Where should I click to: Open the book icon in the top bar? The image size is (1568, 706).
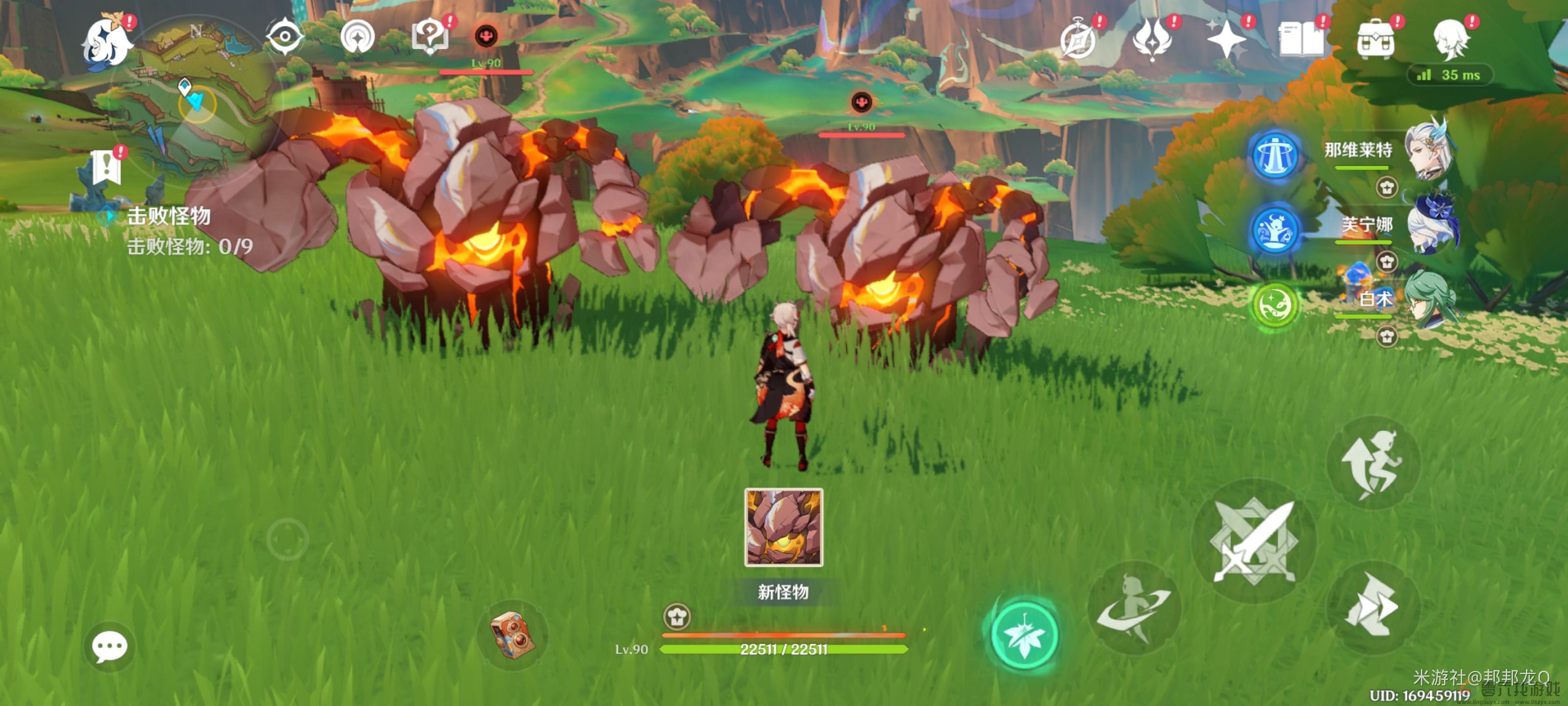click(x=1301, y=40)
